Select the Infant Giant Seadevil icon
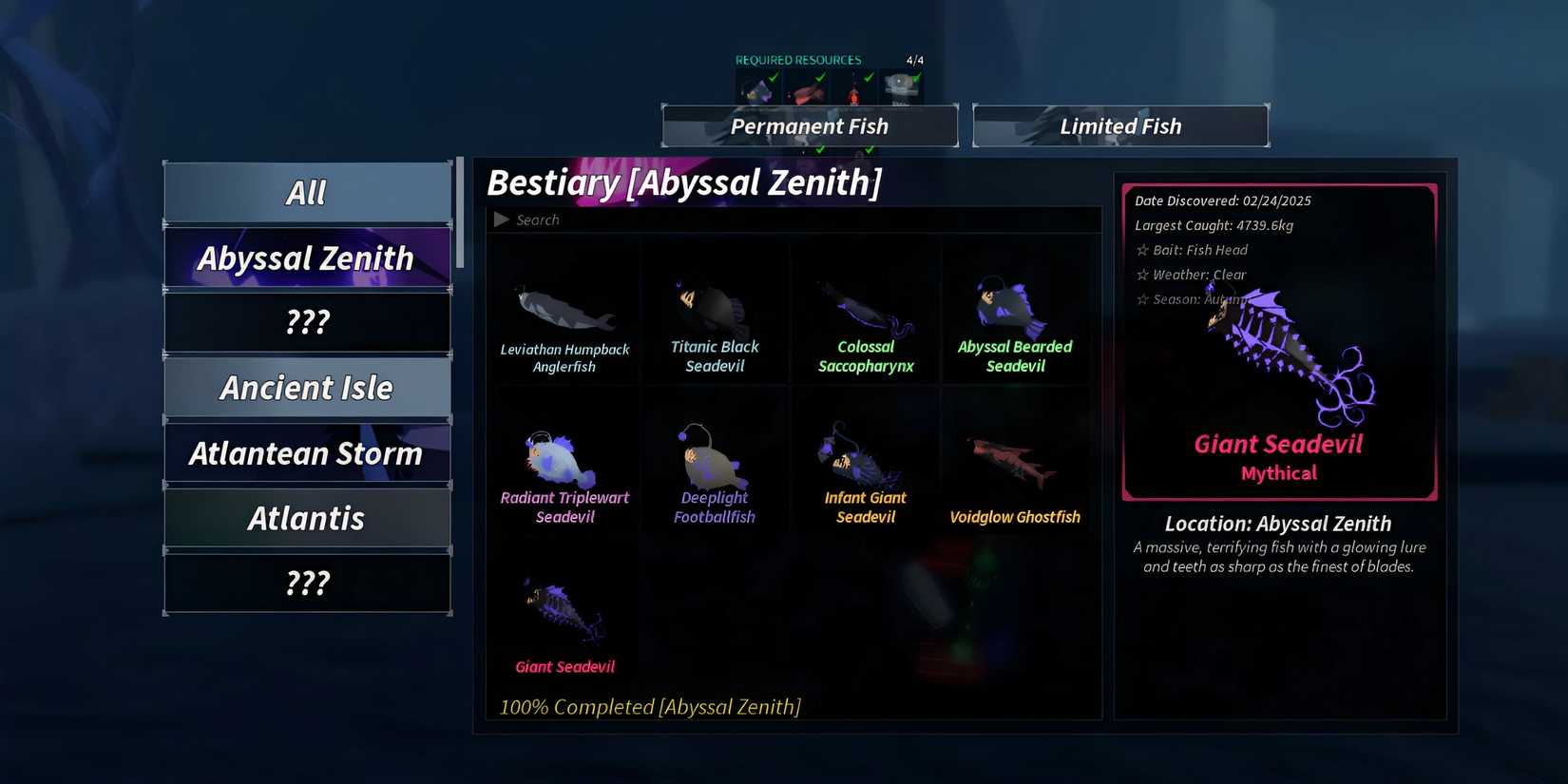Viewport: 1568px width, 784px height. [x=865, y=456]
